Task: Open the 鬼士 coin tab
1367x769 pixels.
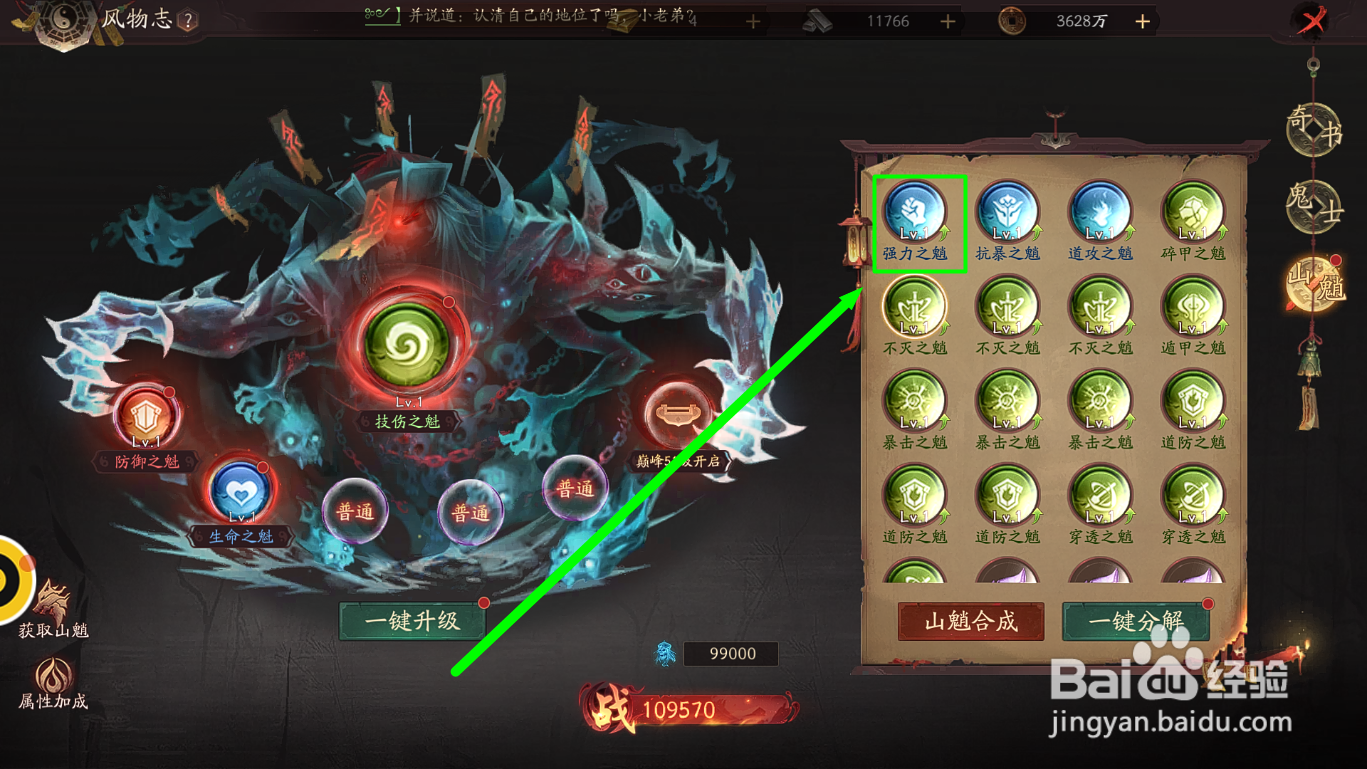Action: click(x=1315, y=207)
